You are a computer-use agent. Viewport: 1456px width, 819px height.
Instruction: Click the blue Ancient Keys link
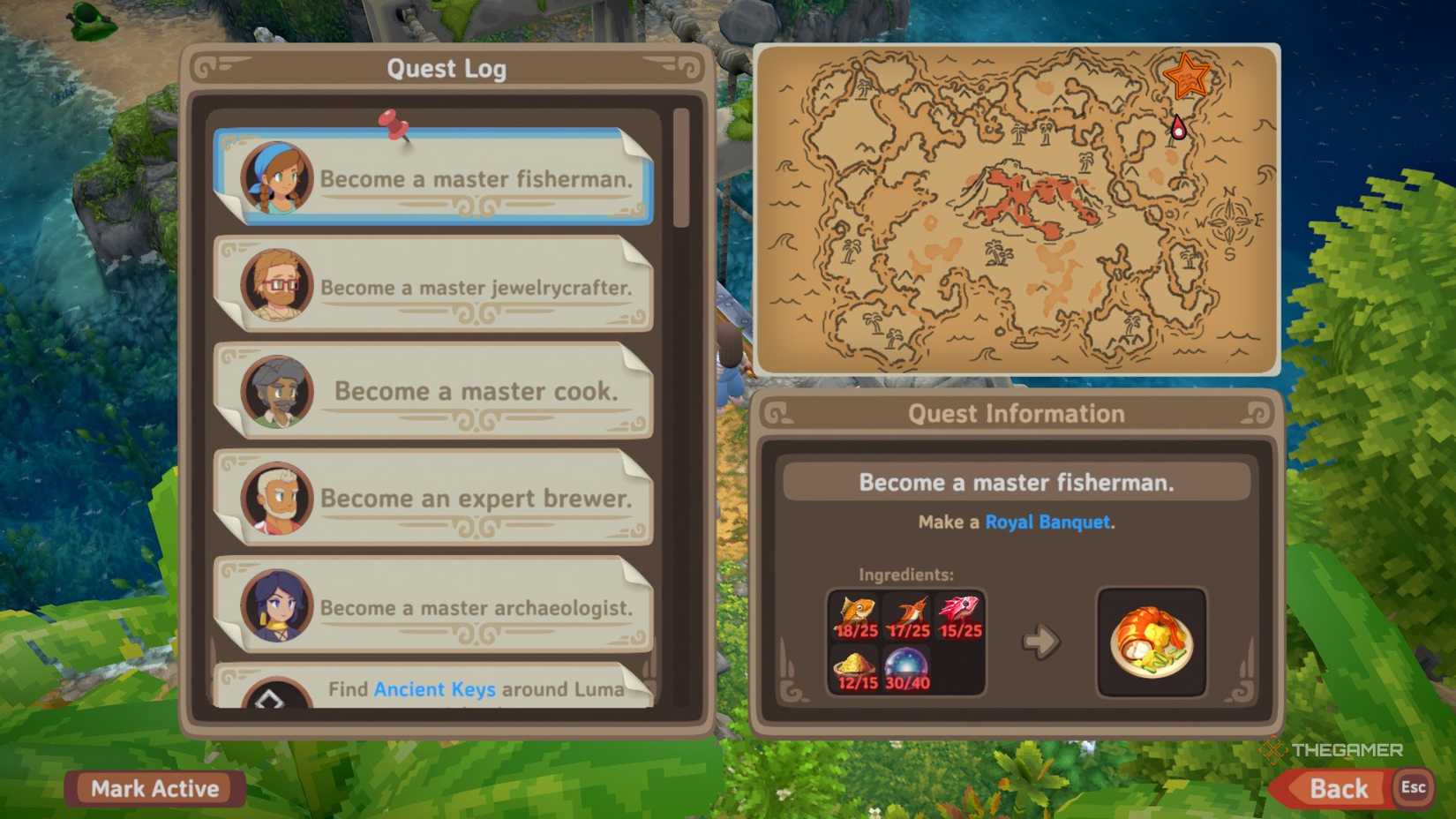(x=436, y=689)
